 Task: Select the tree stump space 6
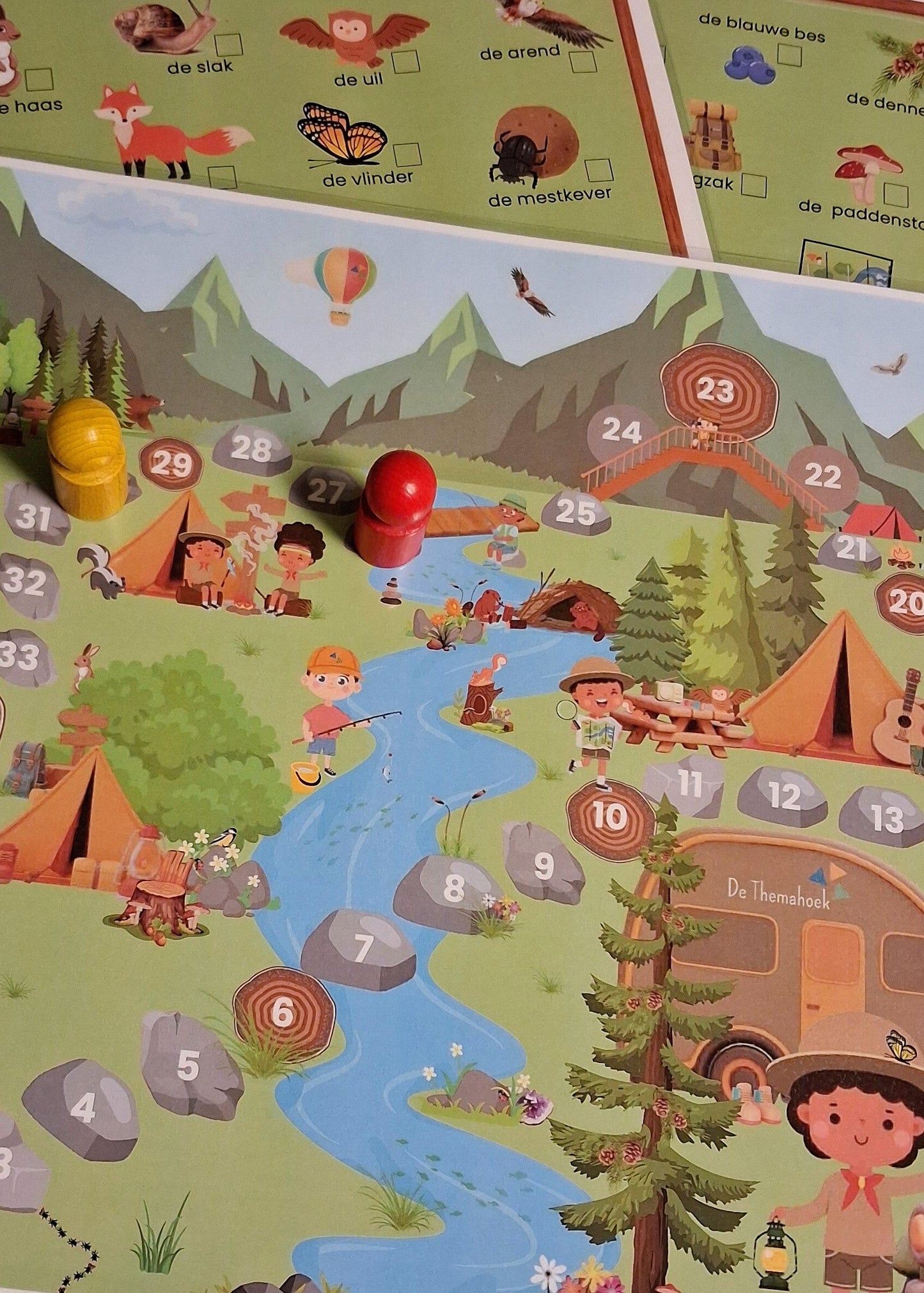click(283, 1013)
